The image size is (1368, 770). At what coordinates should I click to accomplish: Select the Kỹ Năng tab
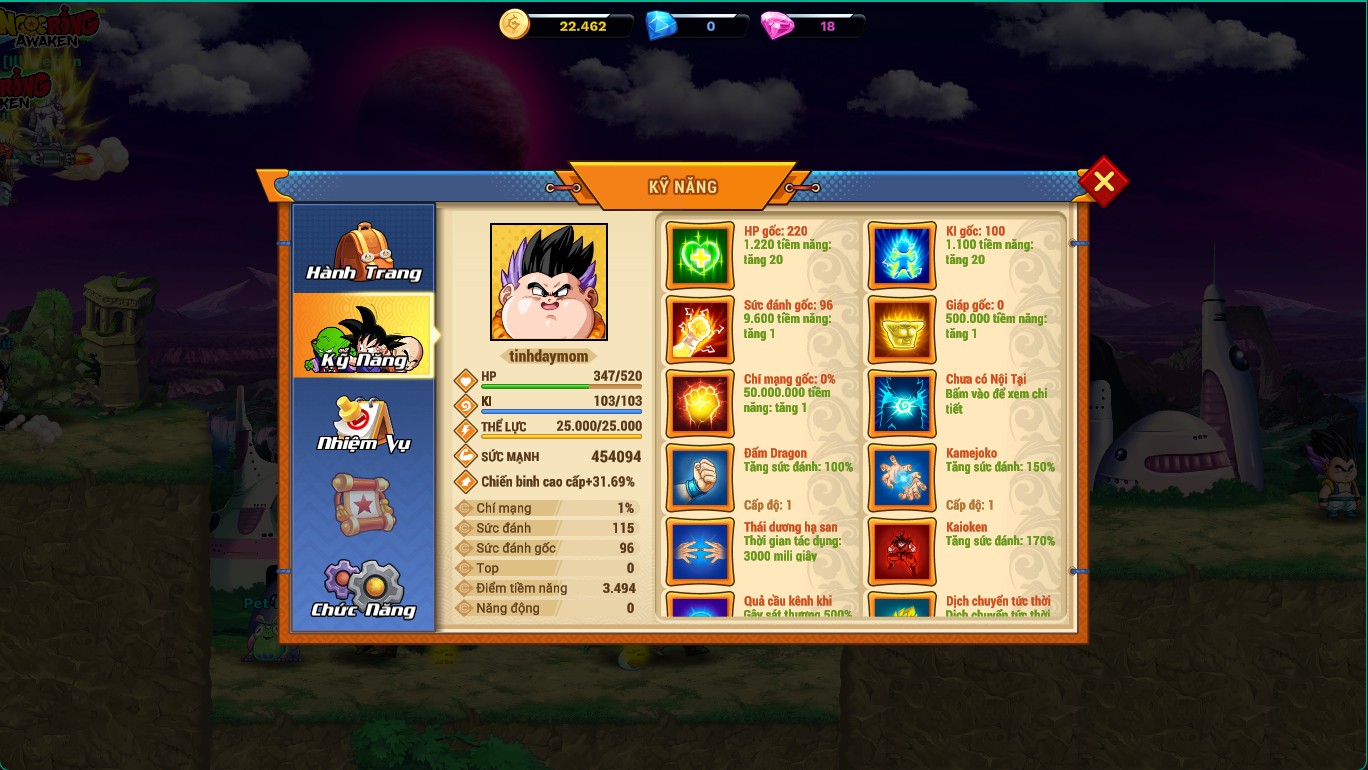click(363, 336)
